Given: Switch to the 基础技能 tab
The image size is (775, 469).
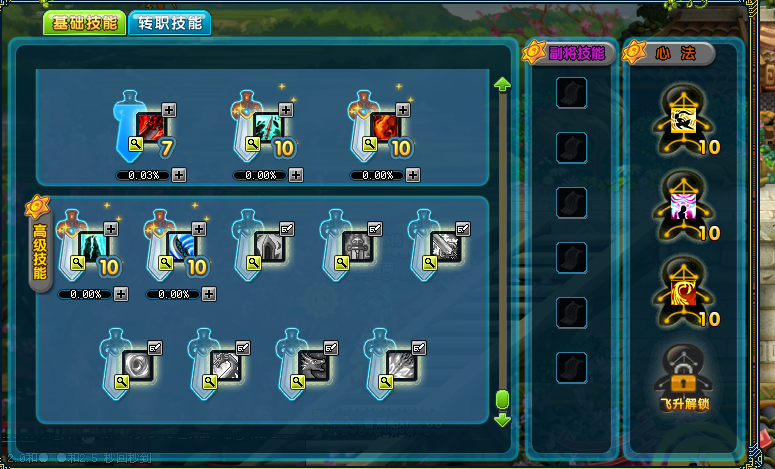Looking at the screenshot, I should click(83, 23).
